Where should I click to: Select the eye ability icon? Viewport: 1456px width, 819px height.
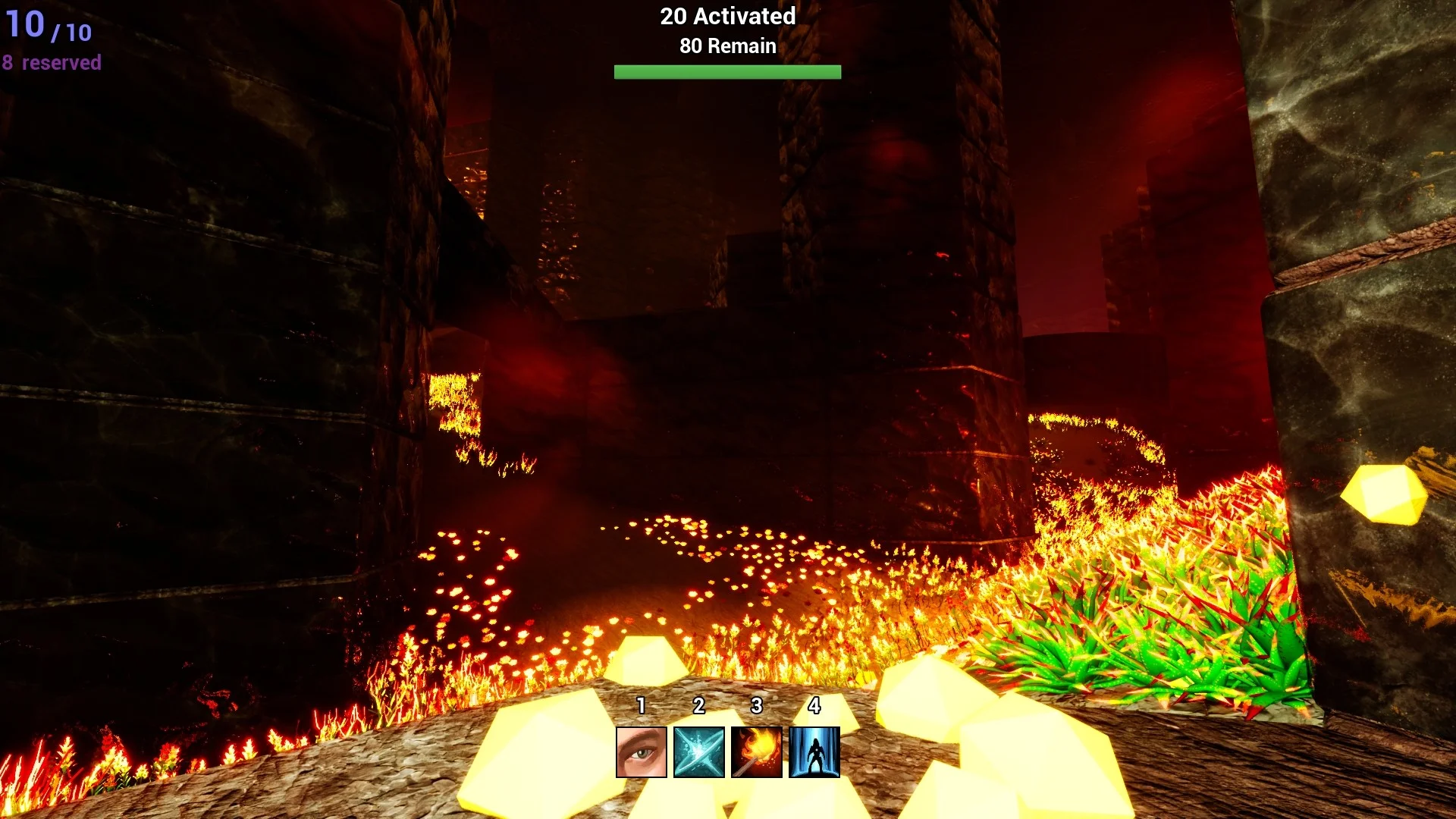pos(642,752)
